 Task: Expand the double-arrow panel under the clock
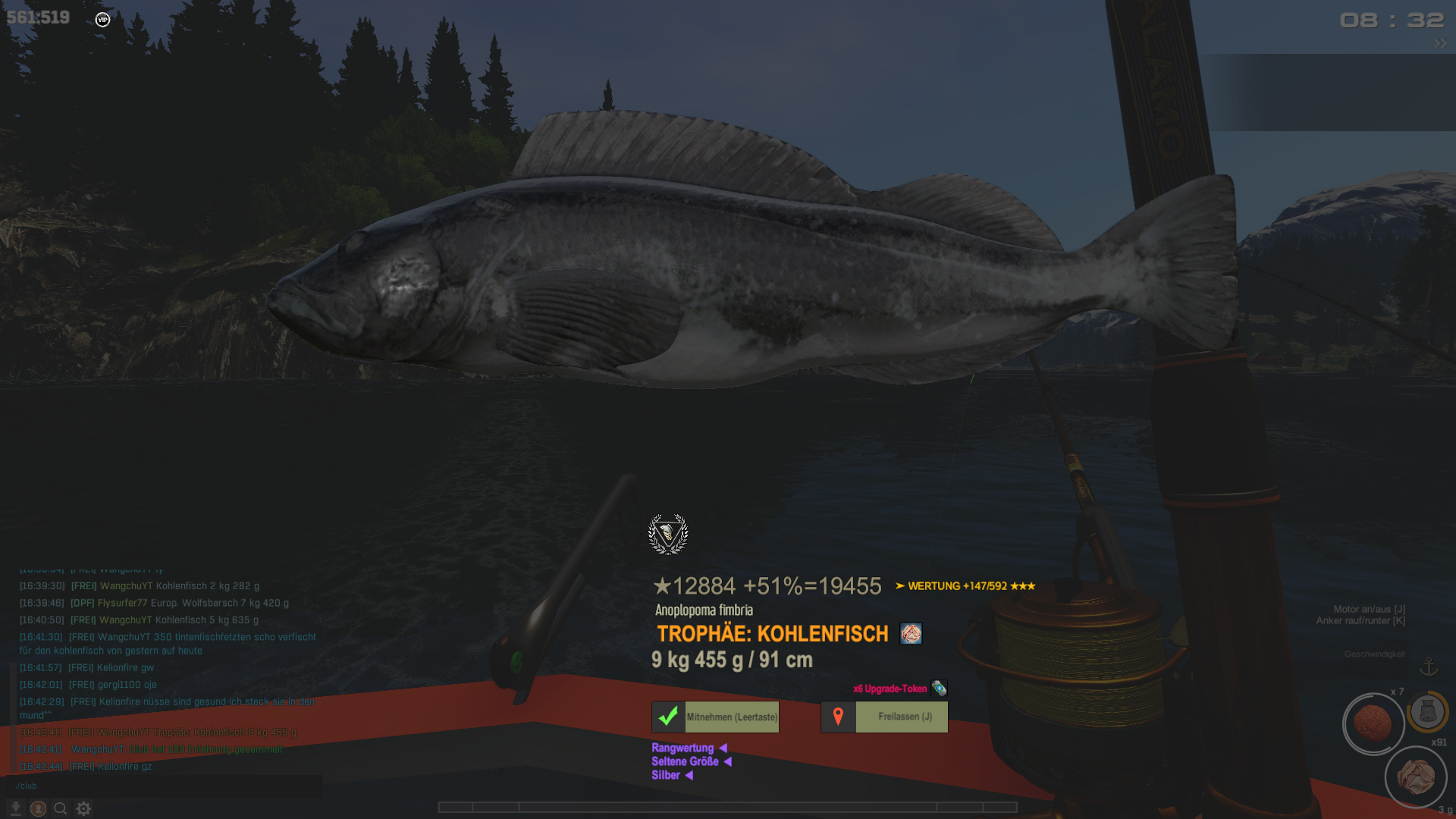pos(1439,44)
